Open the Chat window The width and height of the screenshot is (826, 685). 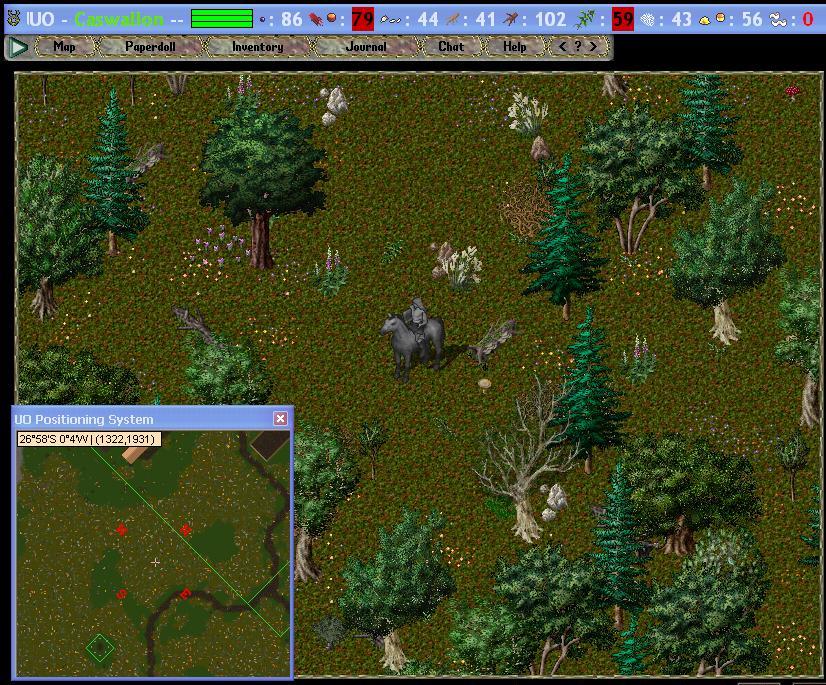(x=451, y=47)
